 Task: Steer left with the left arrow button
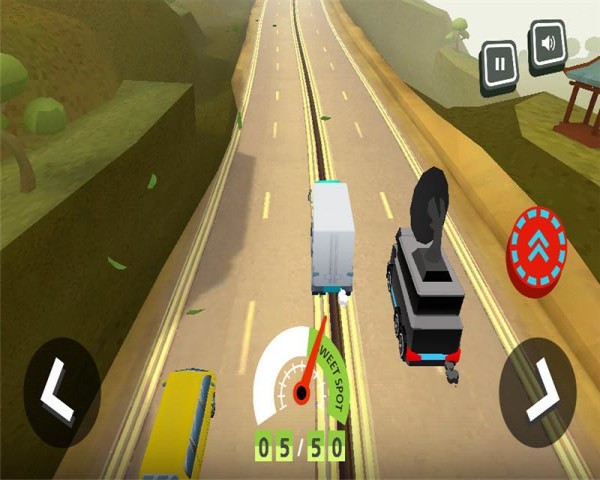pyautogui.click(x=62, y=391)
